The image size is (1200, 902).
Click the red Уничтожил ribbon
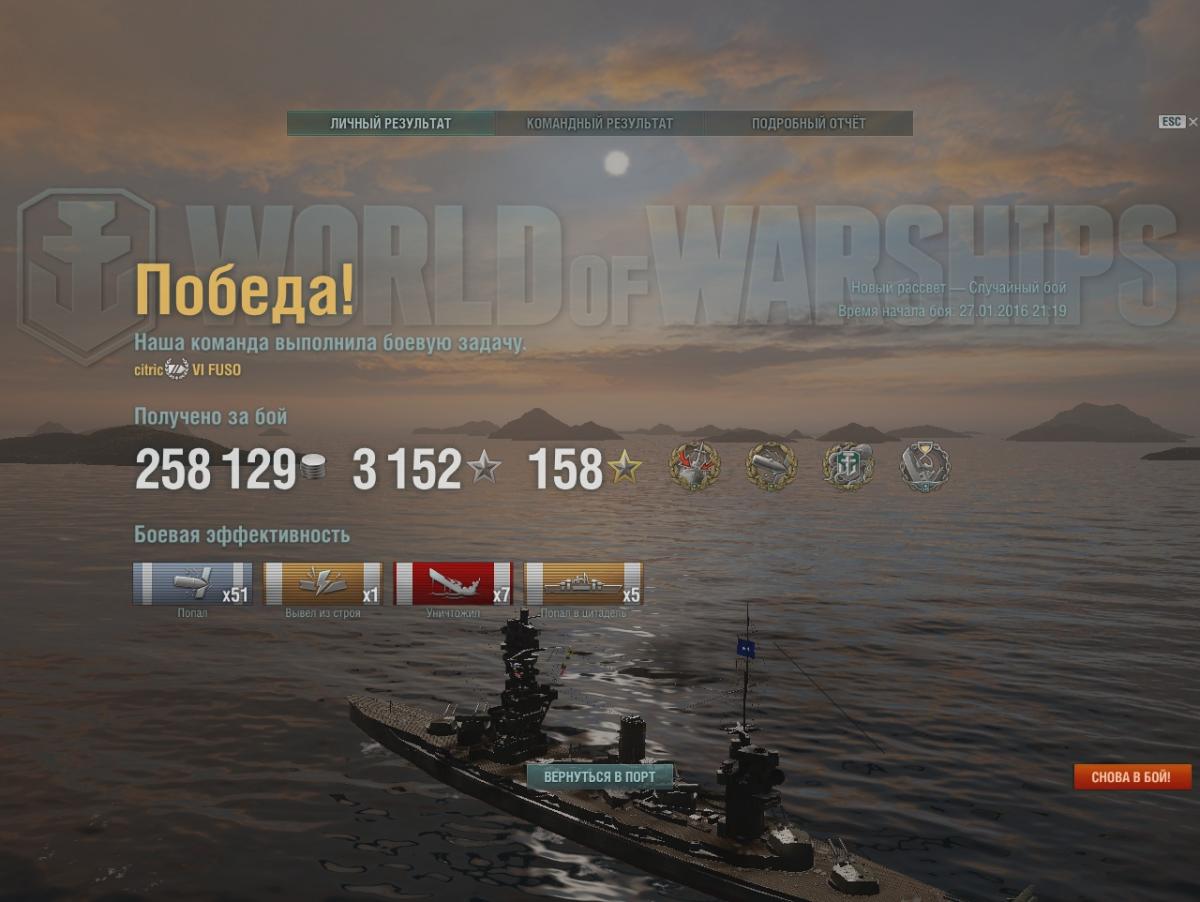pyautogui.click(x=454, y=584)
